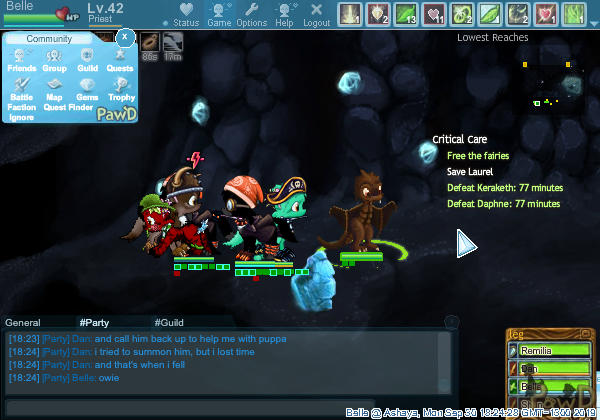Open the Trophy panel
The width and height of the screenshot is (600, 420).
click(x=120, y=88)
